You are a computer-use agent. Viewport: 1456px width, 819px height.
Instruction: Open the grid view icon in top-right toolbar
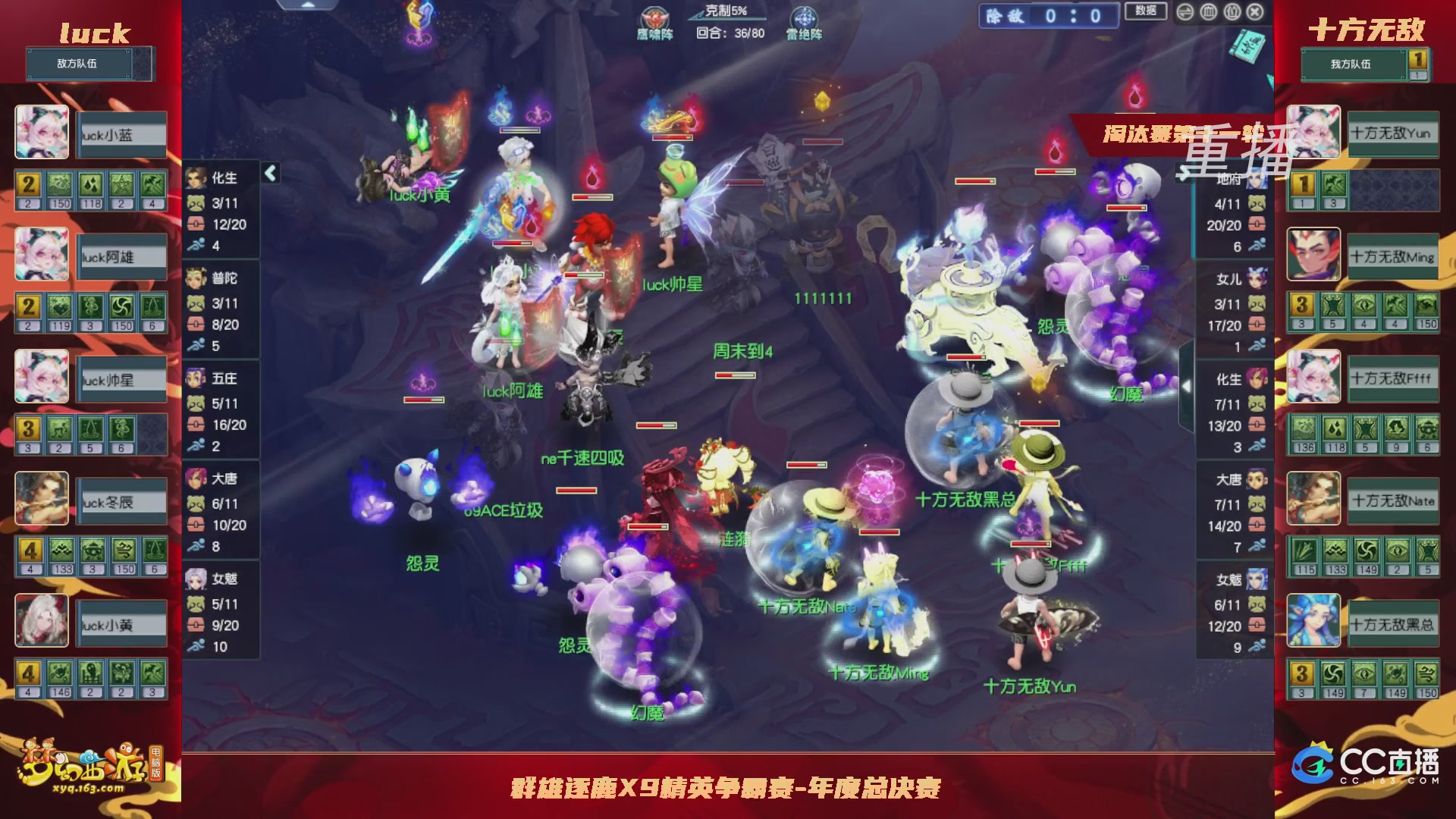tap(1207, 11)
